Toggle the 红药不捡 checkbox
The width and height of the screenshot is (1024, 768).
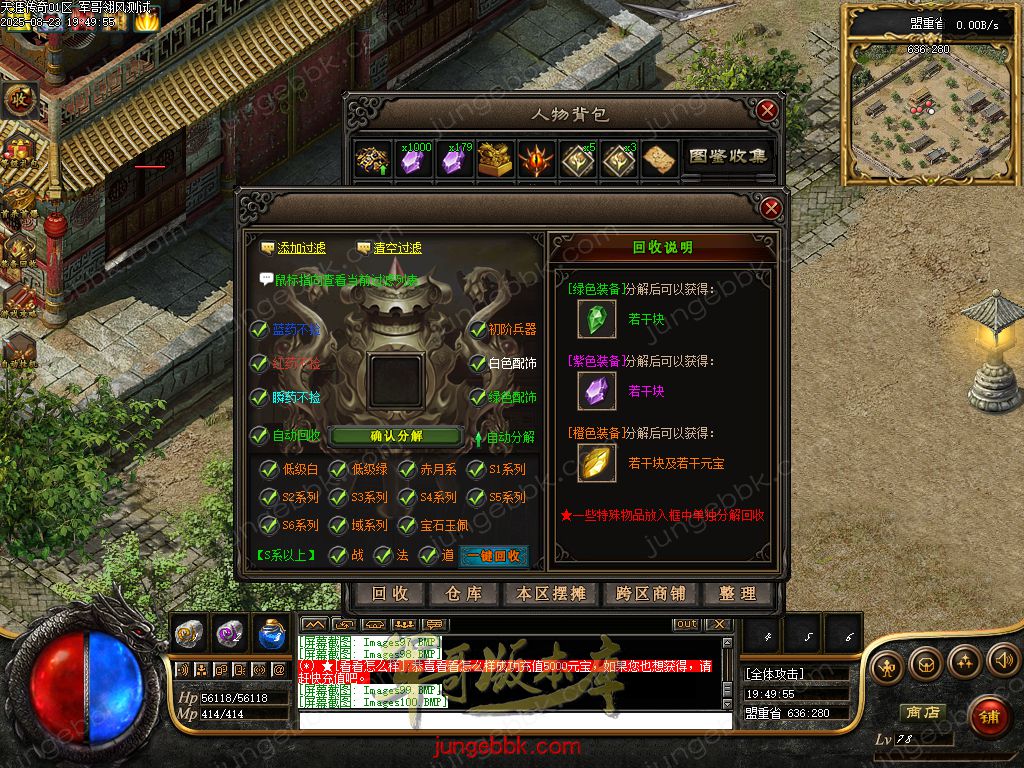260,363
